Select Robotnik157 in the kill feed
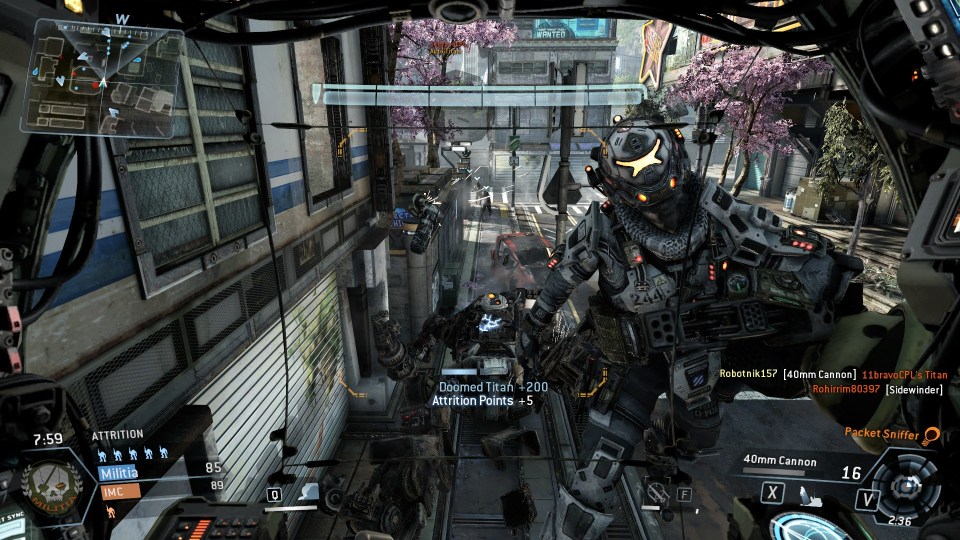Screen dimensions: 960x540 [748, 373]
